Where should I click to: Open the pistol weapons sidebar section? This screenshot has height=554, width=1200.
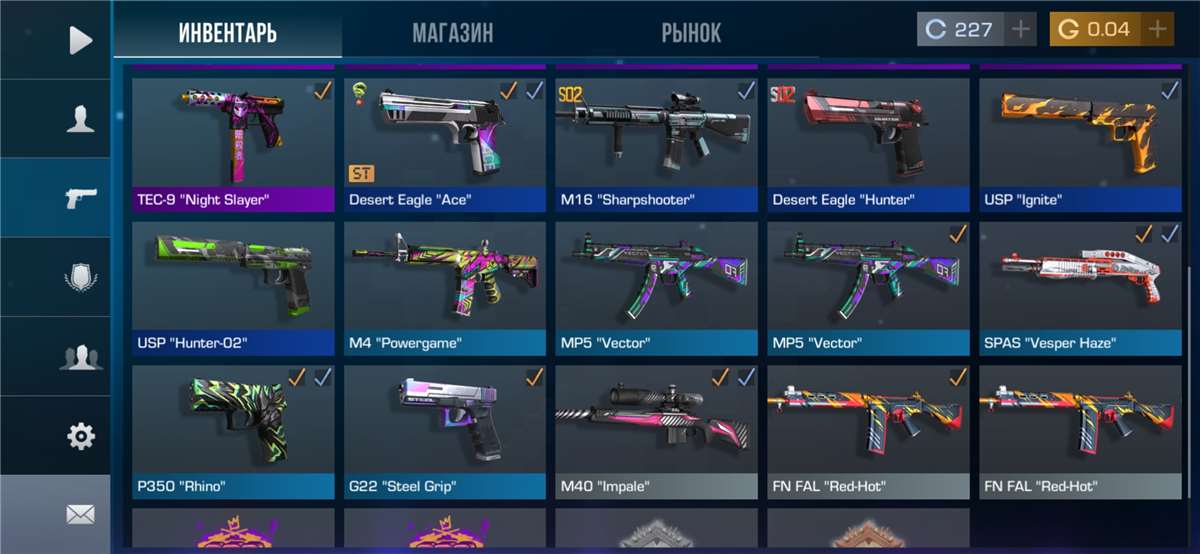(80, 197)
